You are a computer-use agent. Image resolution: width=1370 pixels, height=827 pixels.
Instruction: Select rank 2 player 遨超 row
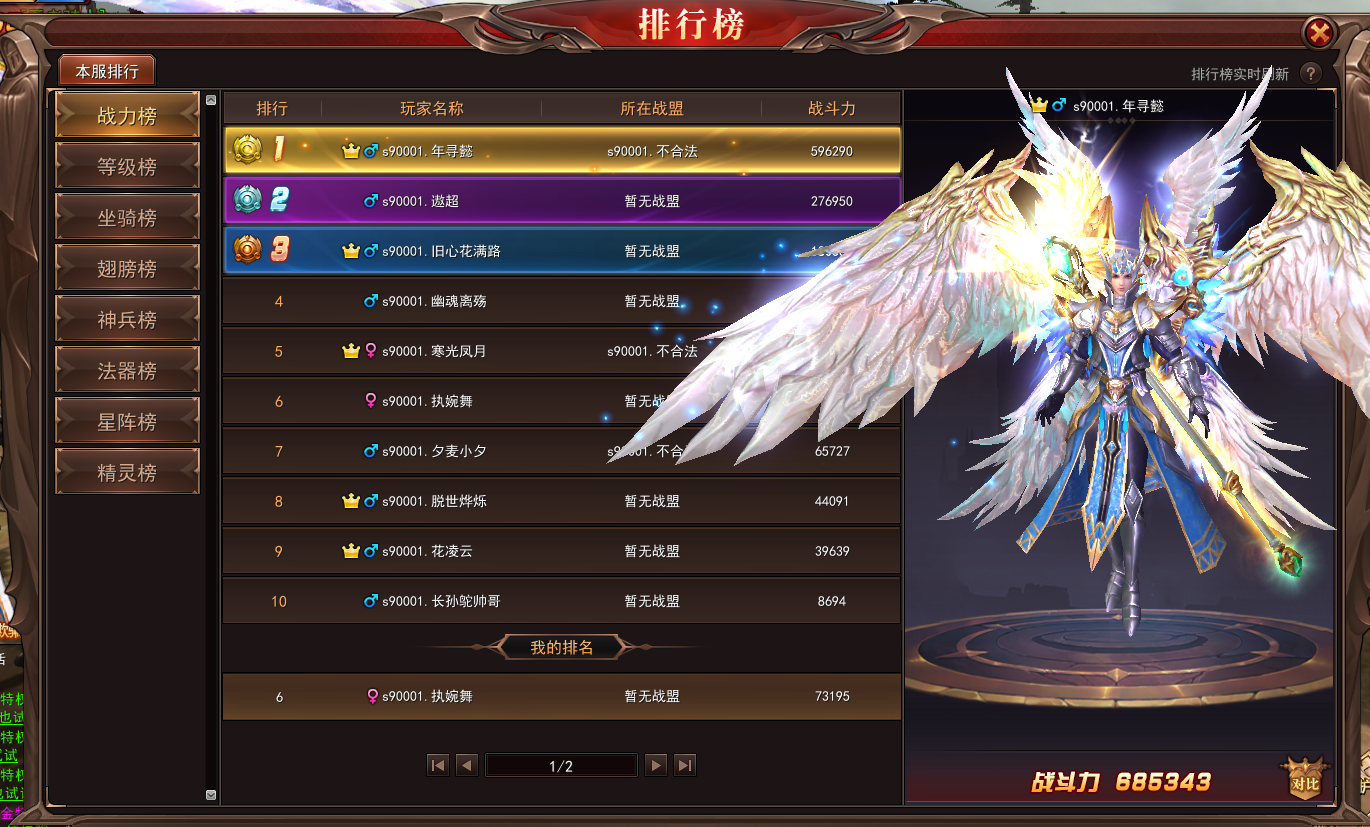tap(560, 201)
